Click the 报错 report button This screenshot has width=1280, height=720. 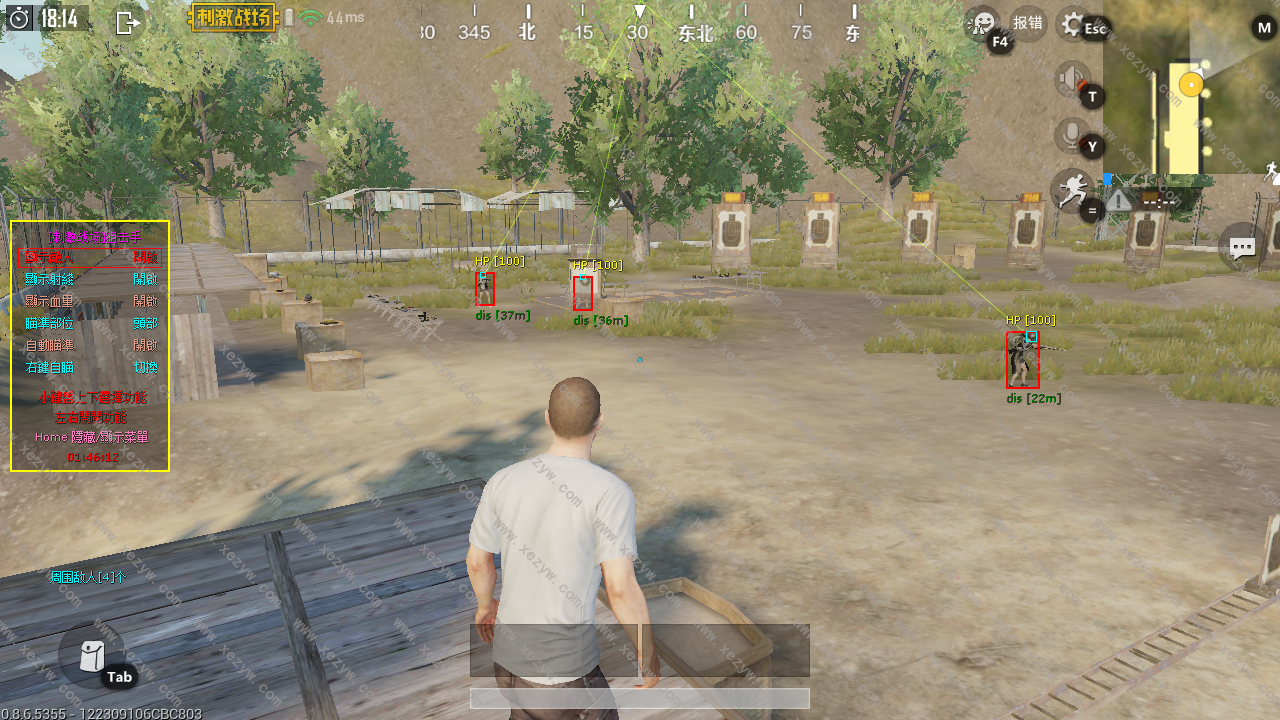pos(1028,22)
